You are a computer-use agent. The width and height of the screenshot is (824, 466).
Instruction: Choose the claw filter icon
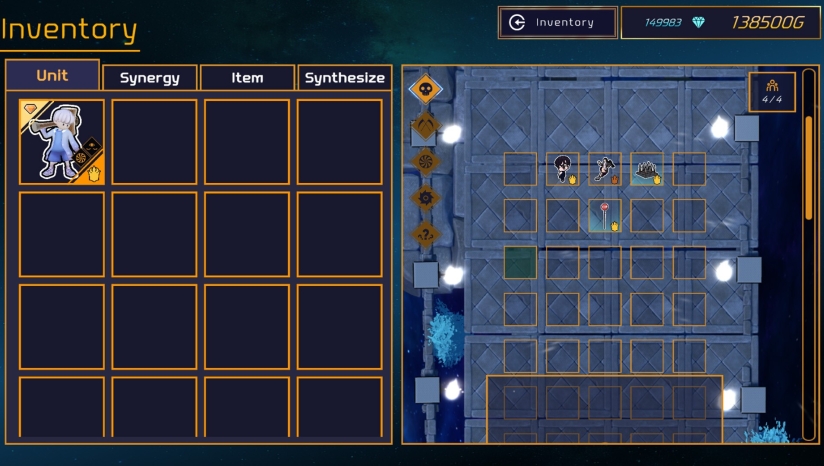click(x=426, y=126)
